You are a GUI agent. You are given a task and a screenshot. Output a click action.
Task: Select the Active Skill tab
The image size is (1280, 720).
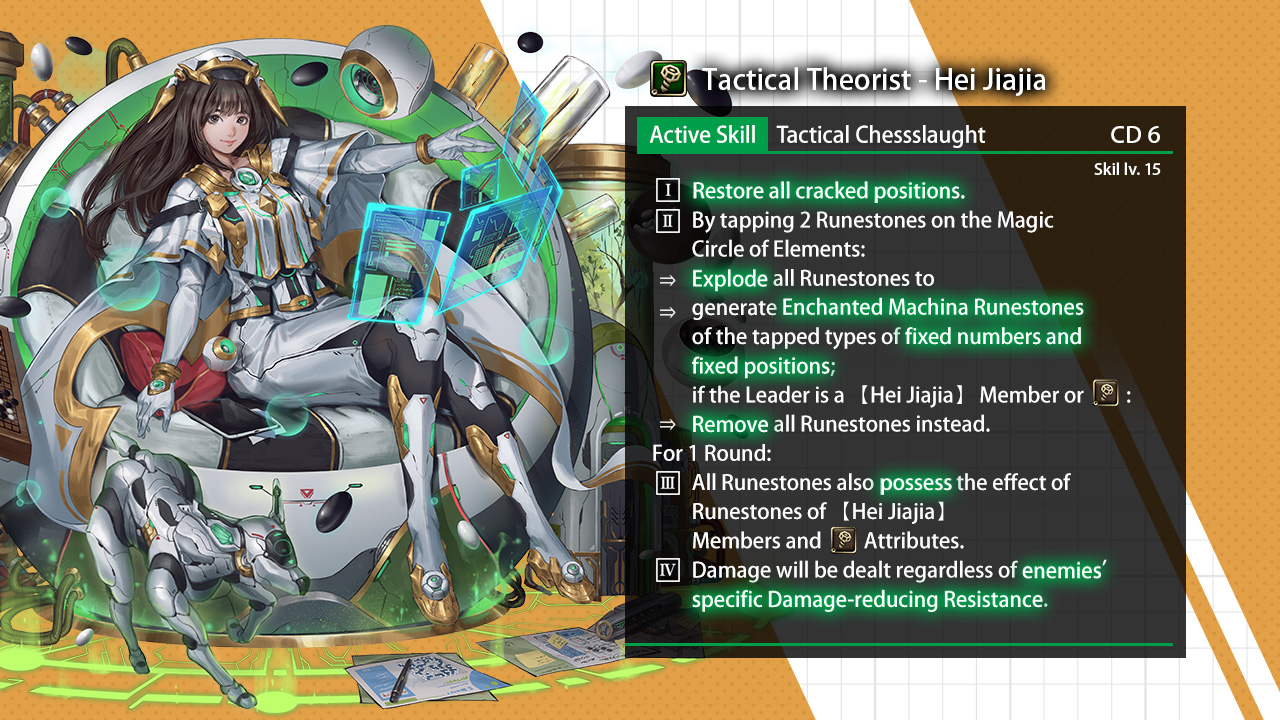[702, 135]
